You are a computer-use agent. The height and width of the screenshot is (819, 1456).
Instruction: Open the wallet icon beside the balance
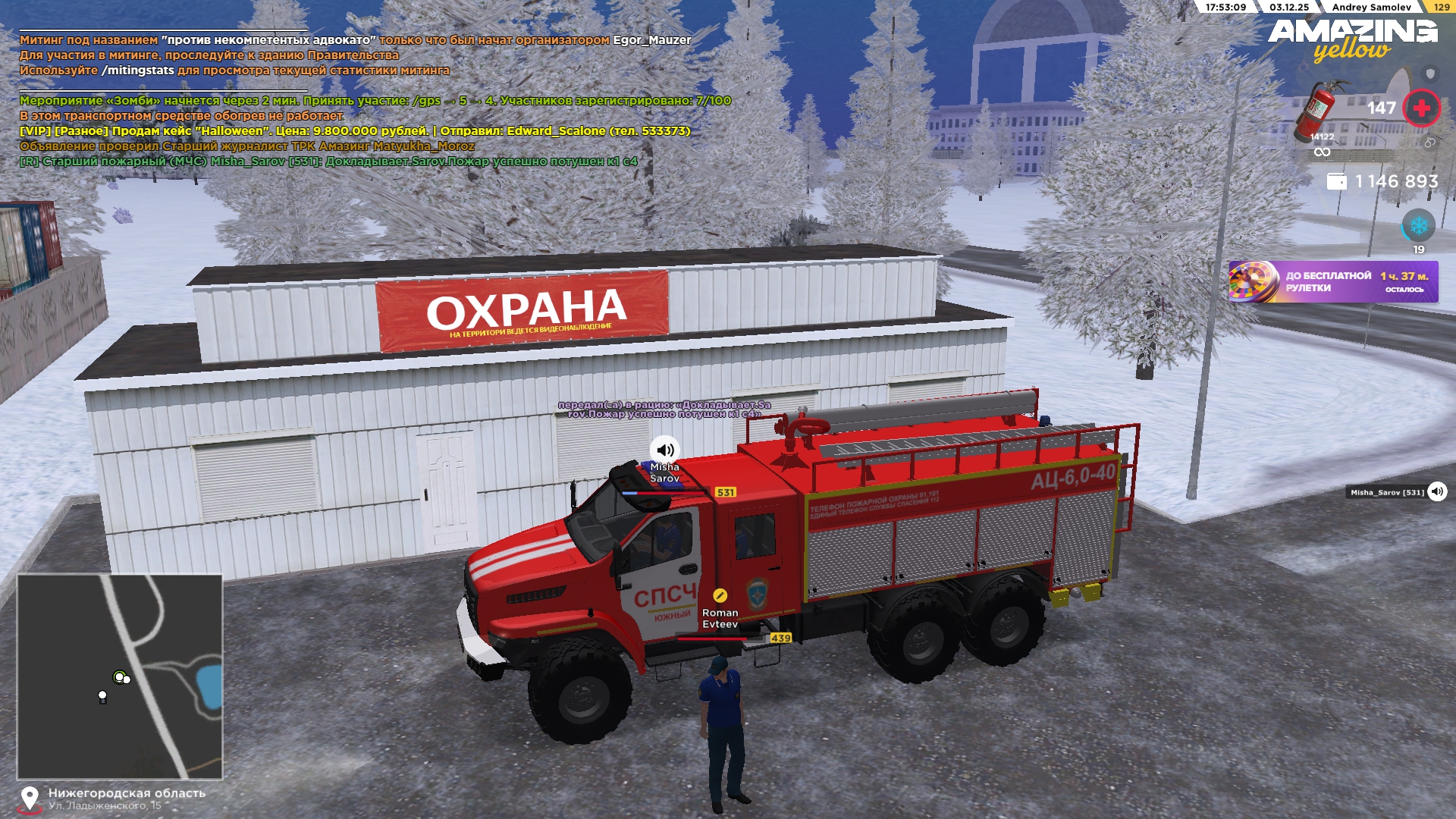1336,182
